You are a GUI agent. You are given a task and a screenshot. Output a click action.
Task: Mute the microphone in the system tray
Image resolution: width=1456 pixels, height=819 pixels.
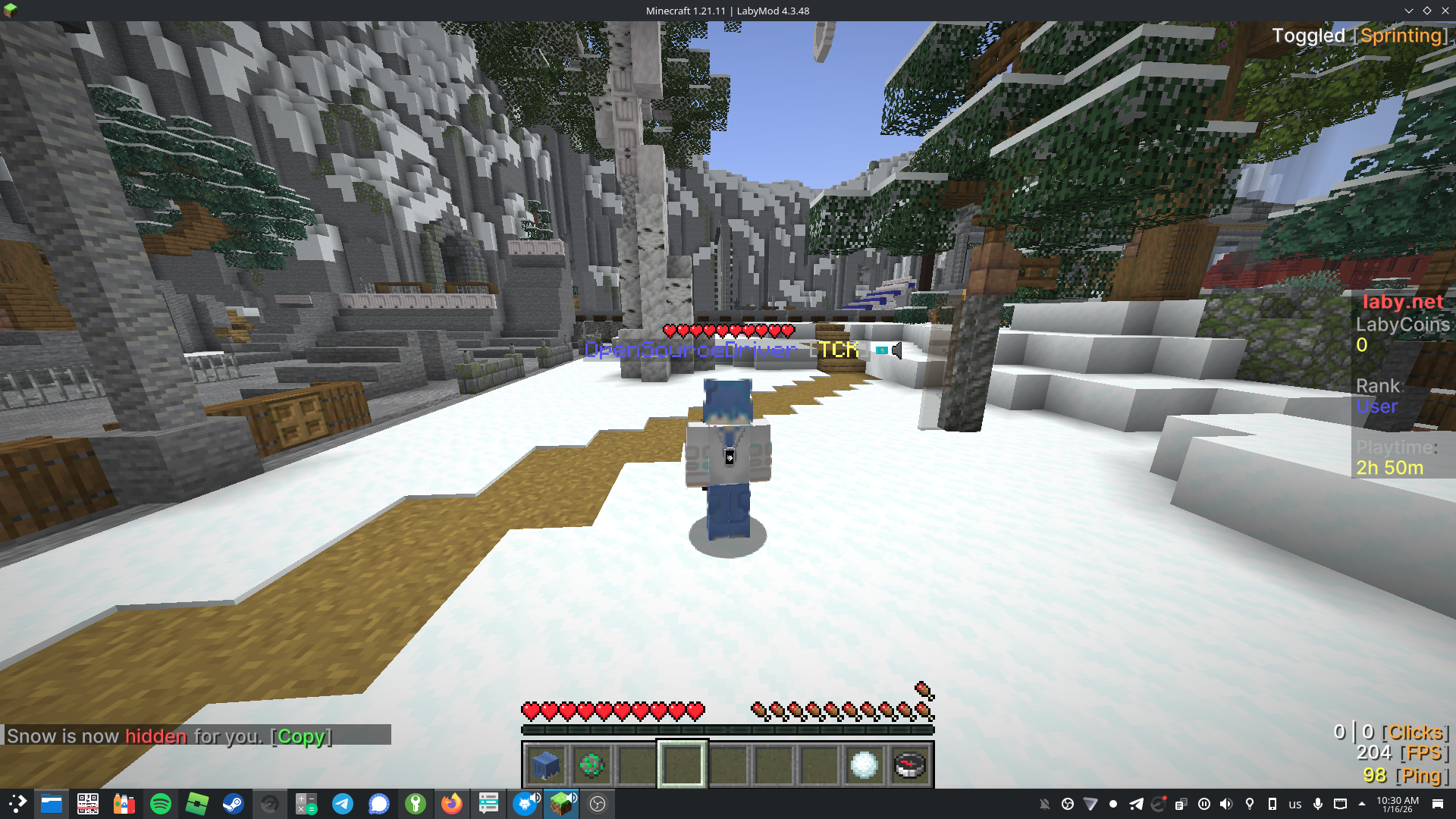pyautogui.click(x=1318, y=804)
